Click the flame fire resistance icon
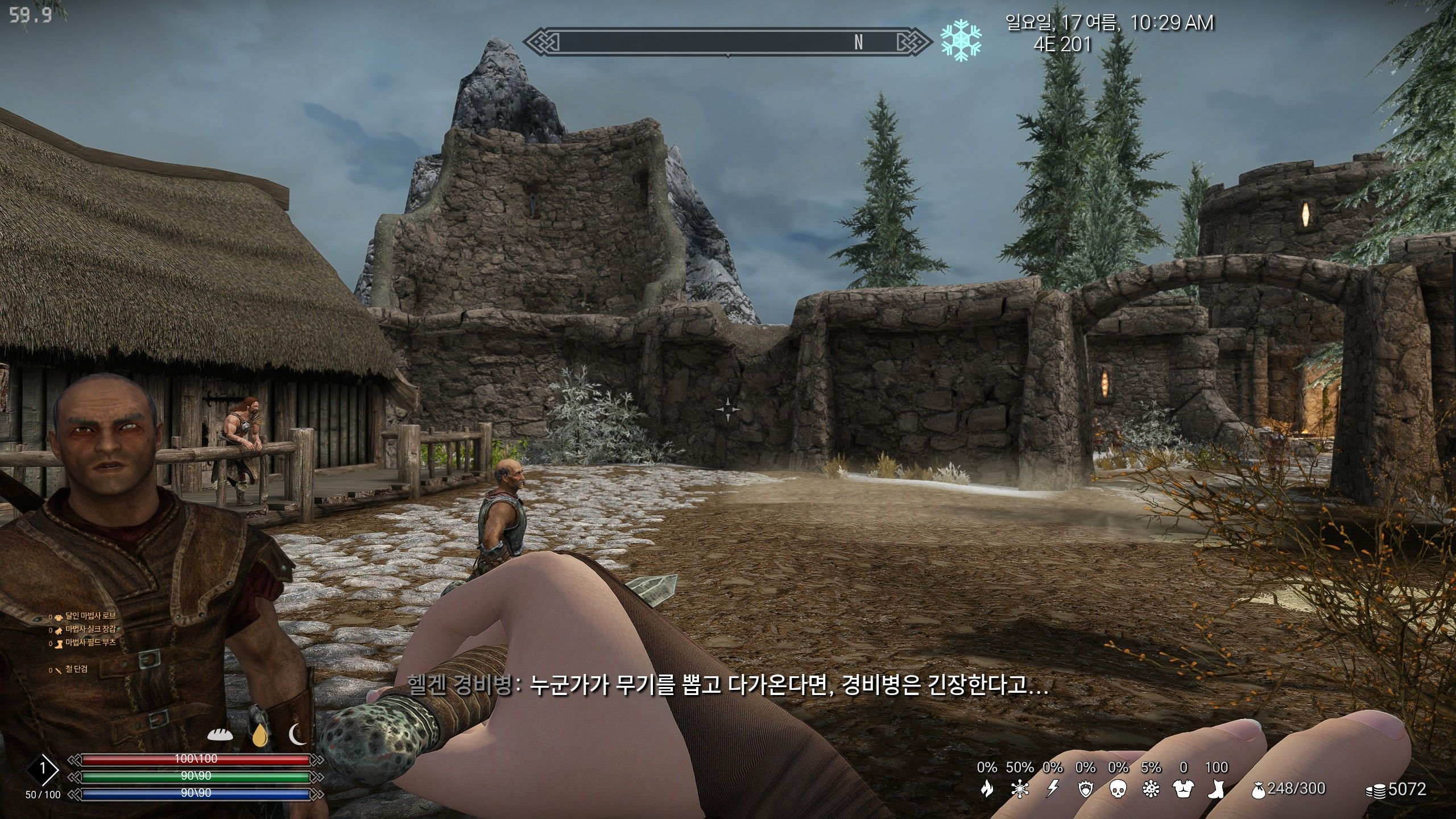1456x819 pixels. tap(987, 788)
